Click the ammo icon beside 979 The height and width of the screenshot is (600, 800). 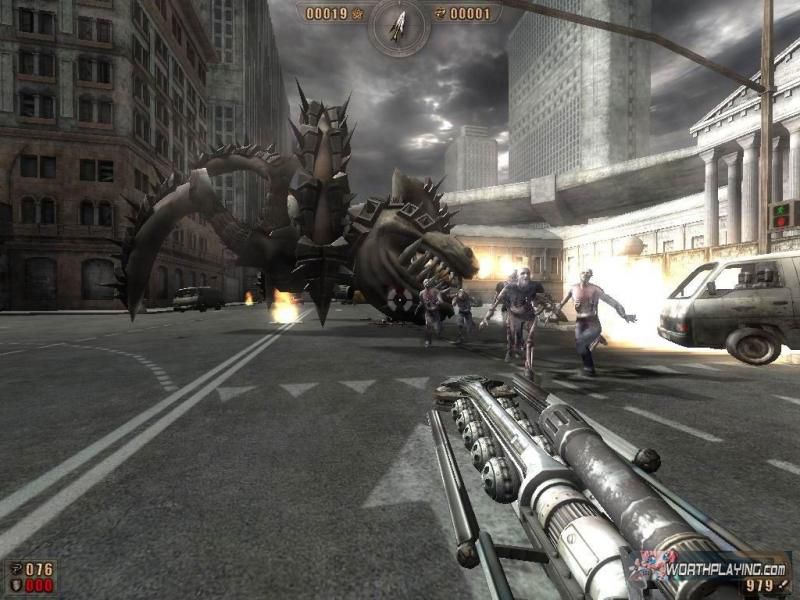click(x=782, y=586)
